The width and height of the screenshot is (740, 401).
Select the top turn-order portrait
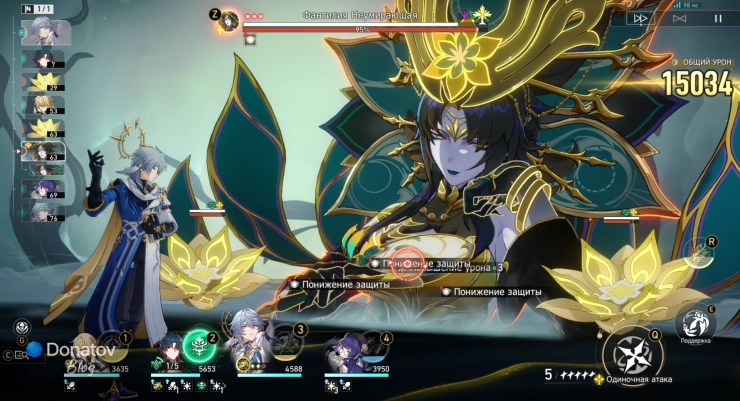(41, 31)
